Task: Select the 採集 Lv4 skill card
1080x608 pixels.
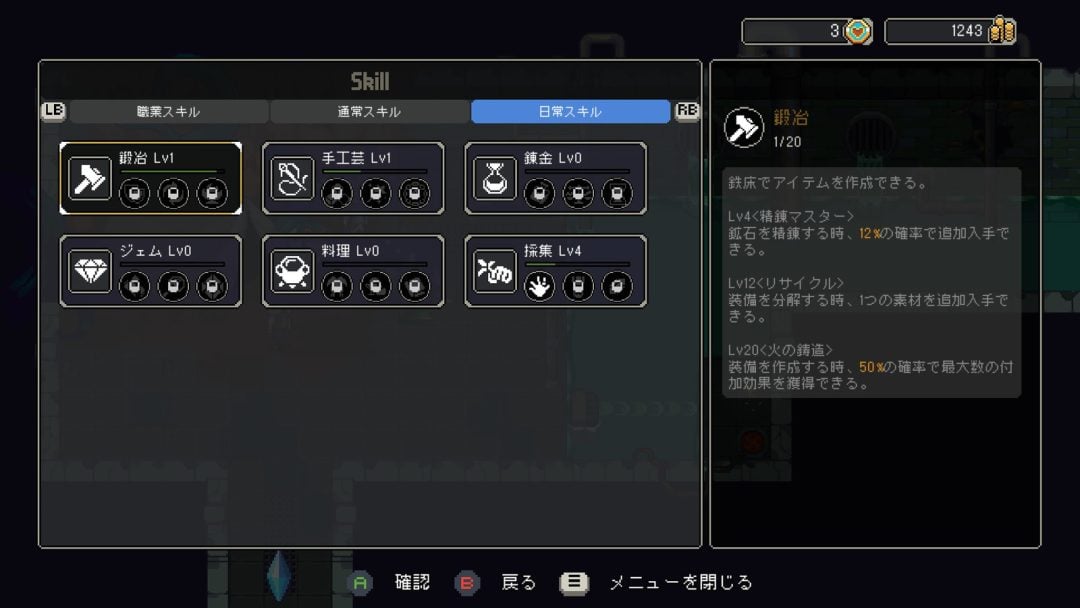Action: pyautogui.click(x=555, y=271)
